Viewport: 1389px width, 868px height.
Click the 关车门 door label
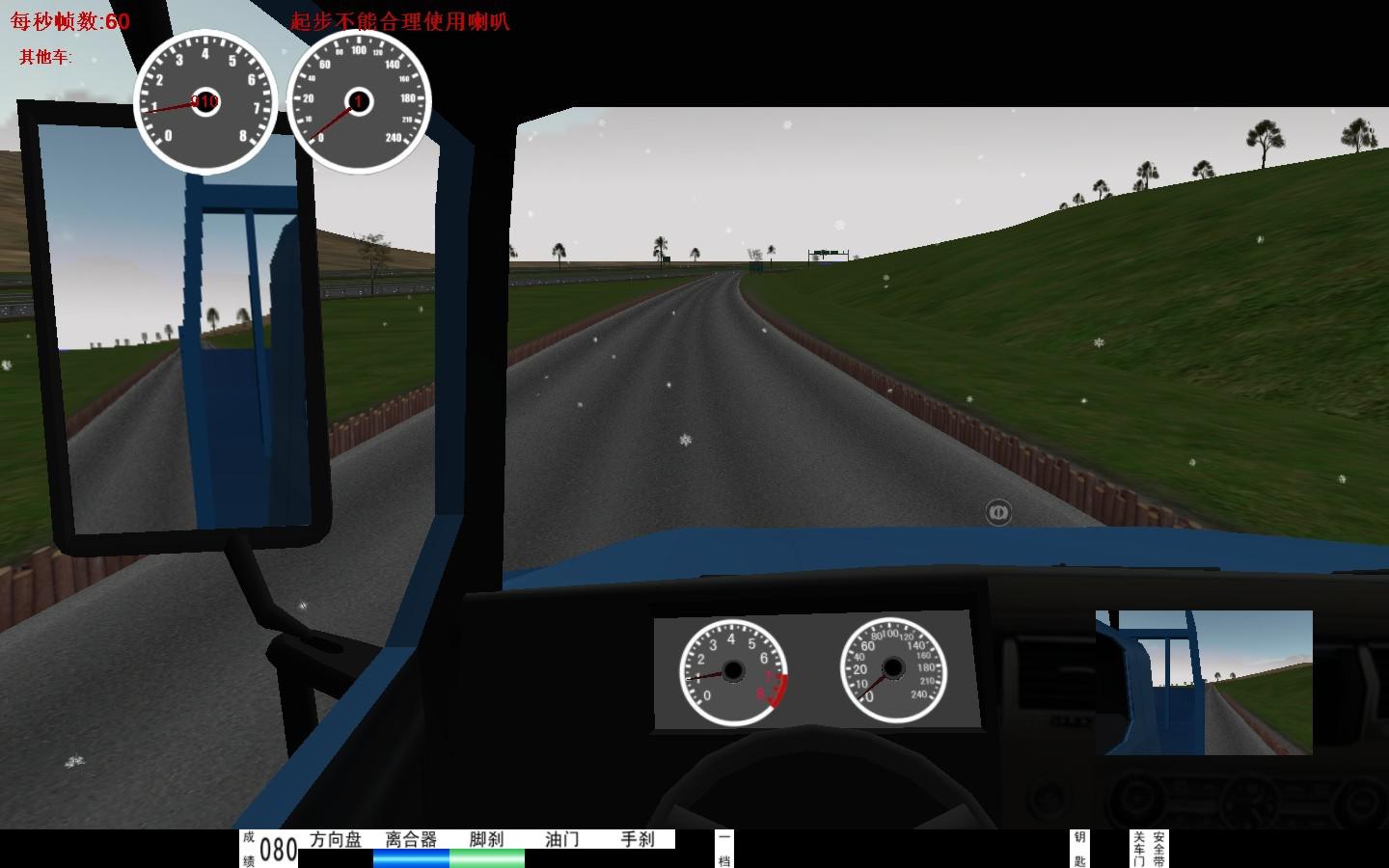[x=1139, y=849]
